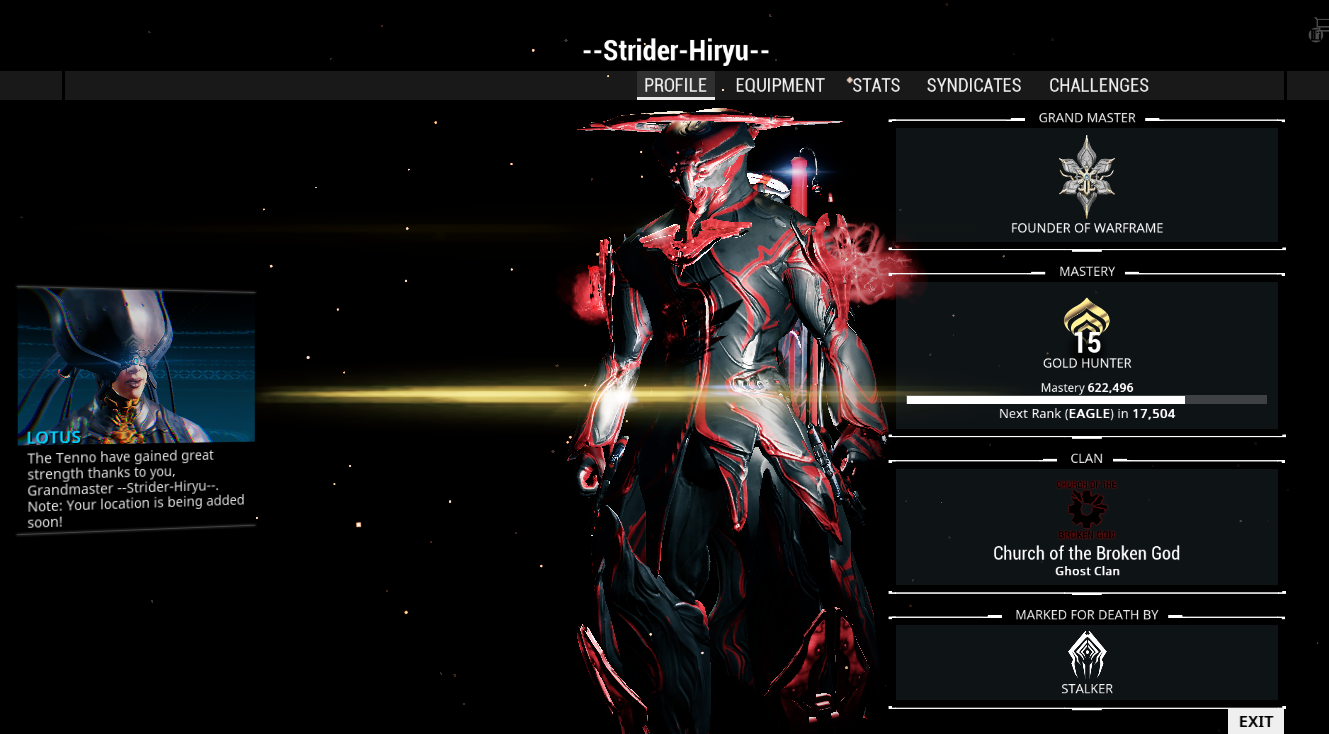
Task: Collapse the MASTERY section
Action: pyautogui.click(x=1086, y=271)
